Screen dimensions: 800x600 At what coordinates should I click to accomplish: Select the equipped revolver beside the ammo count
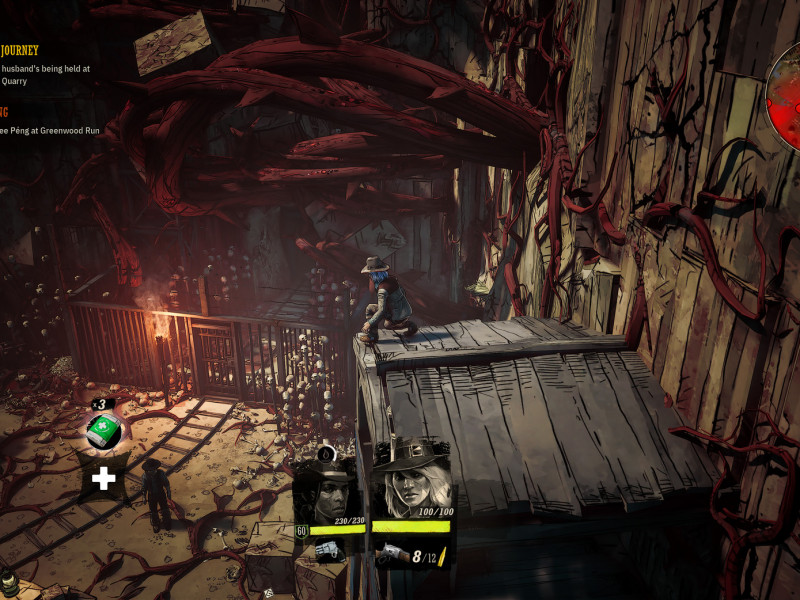coord(390,551)
